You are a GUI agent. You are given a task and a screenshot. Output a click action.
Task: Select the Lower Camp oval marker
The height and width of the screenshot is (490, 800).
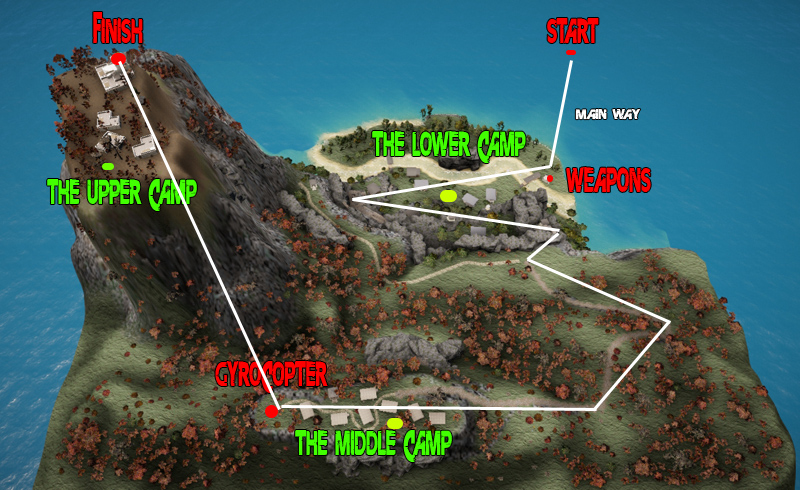448,196
